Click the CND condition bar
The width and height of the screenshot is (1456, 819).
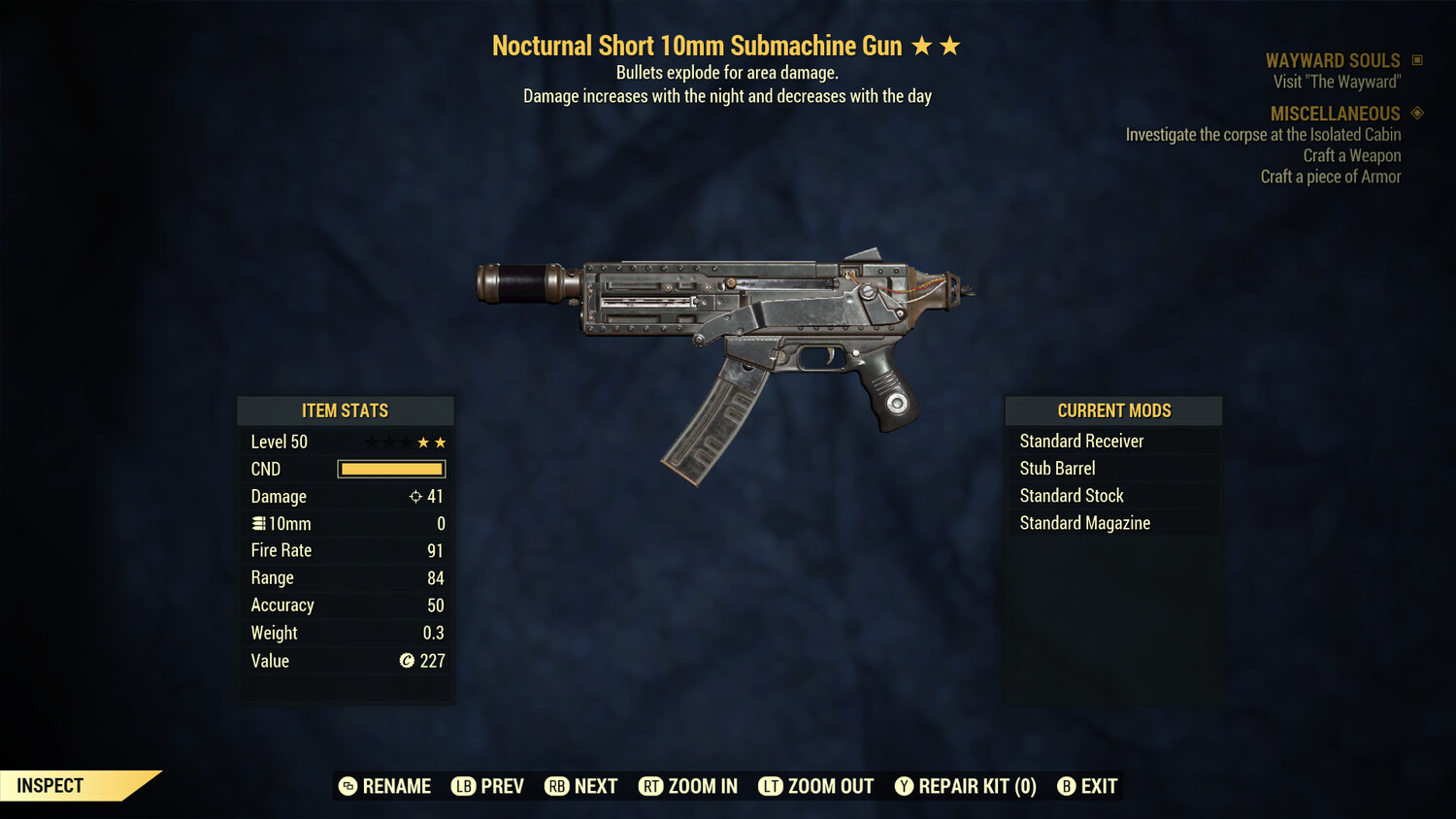click(391, 469)
